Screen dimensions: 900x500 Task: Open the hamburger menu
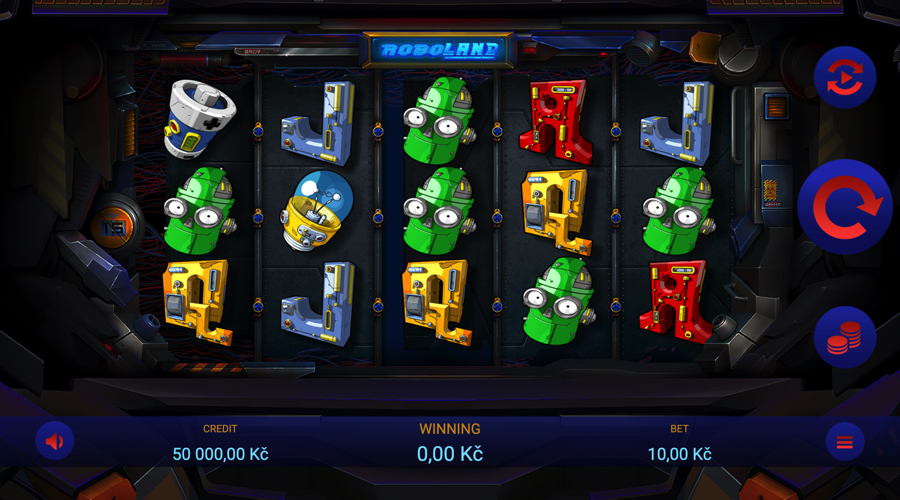point(845,441)
